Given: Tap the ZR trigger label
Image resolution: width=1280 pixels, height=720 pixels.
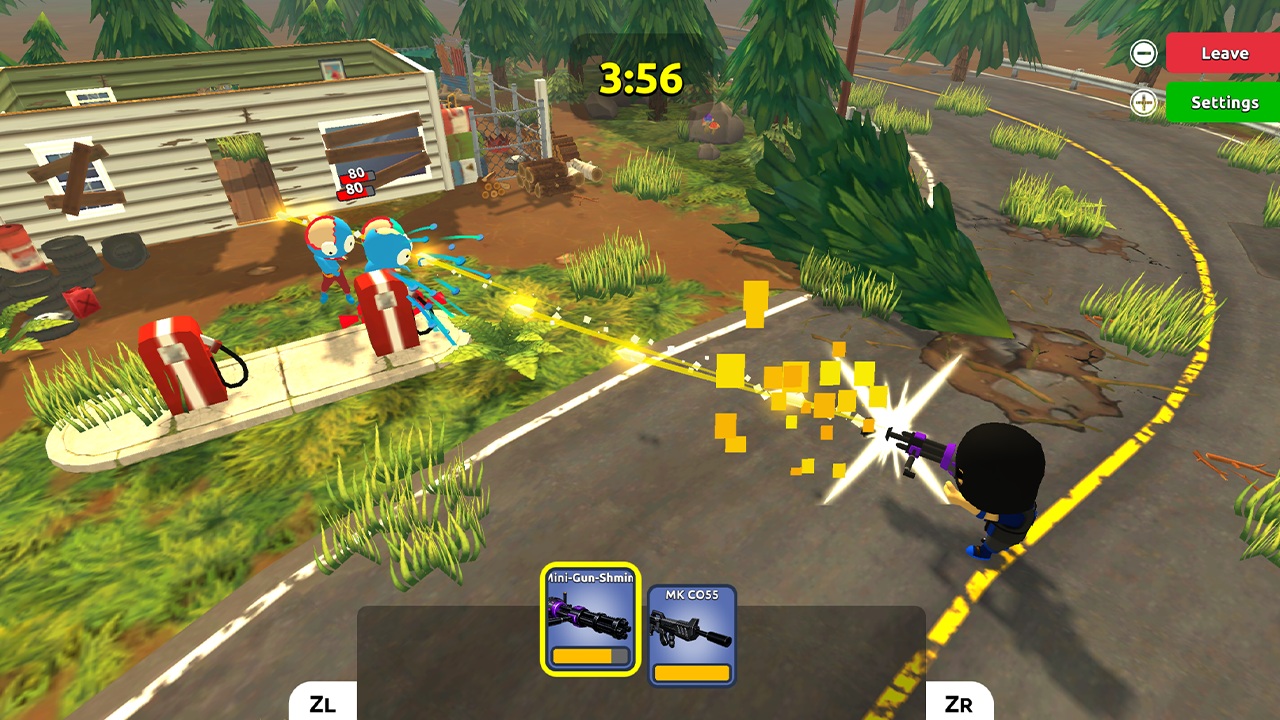Looking at the screenshot, I should coord(959,705).
